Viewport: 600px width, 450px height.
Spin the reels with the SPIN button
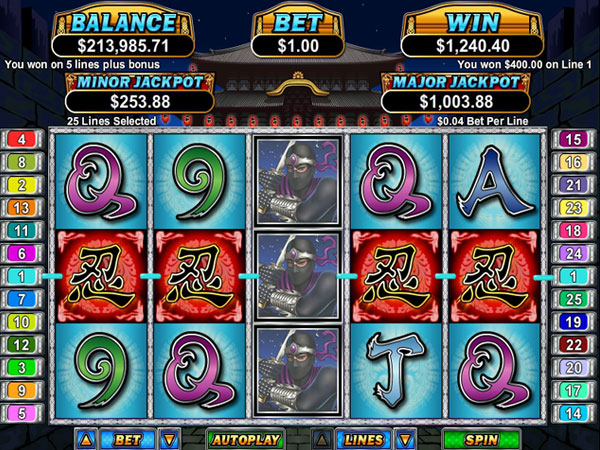coord(483,438)
